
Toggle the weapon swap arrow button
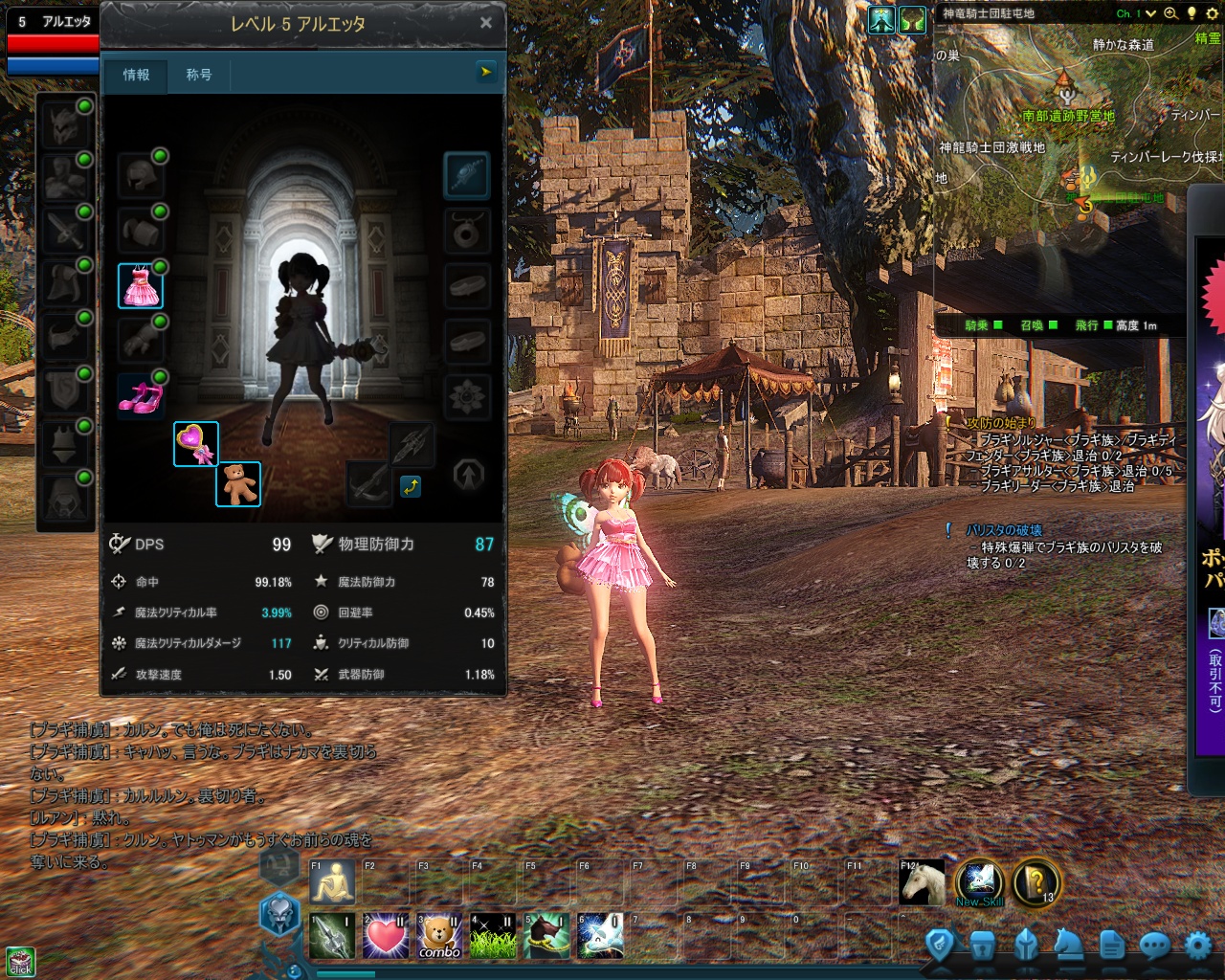coord(411,486)
